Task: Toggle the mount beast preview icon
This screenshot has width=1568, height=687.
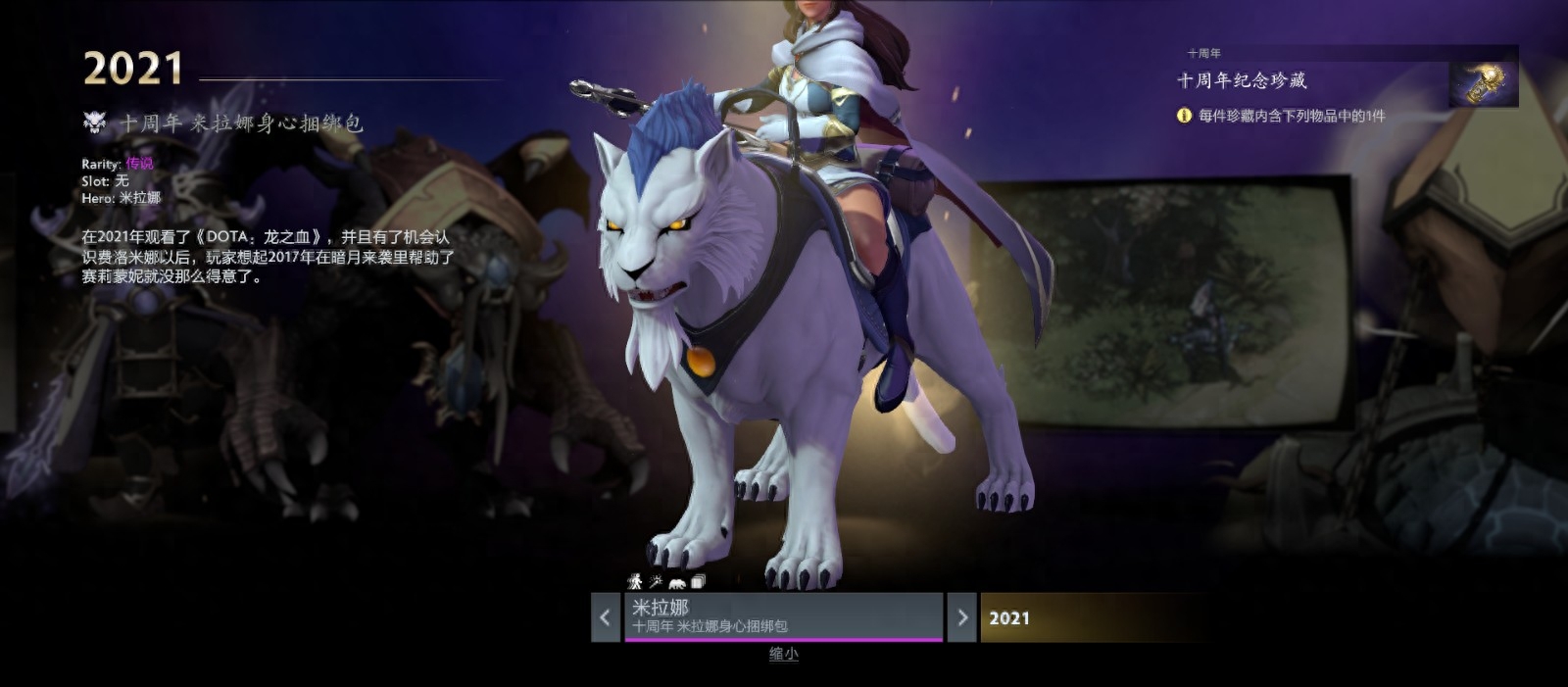Action: (677, 582)
